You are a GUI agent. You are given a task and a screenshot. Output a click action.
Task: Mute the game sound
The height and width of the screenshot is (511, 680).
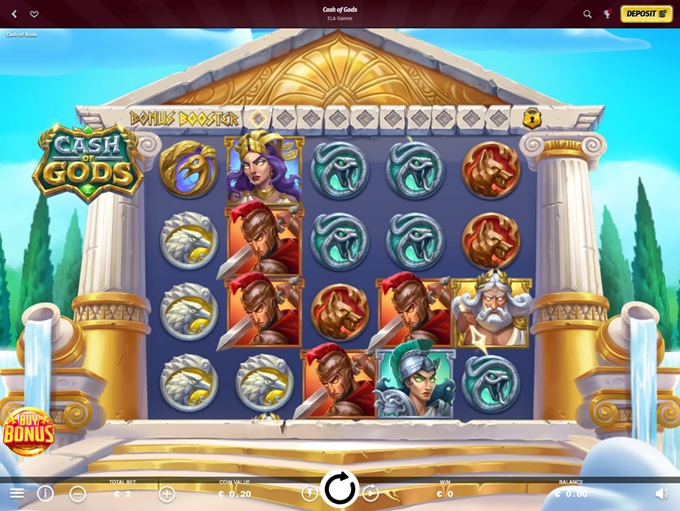pyautogui.click(x=661, y=493)
